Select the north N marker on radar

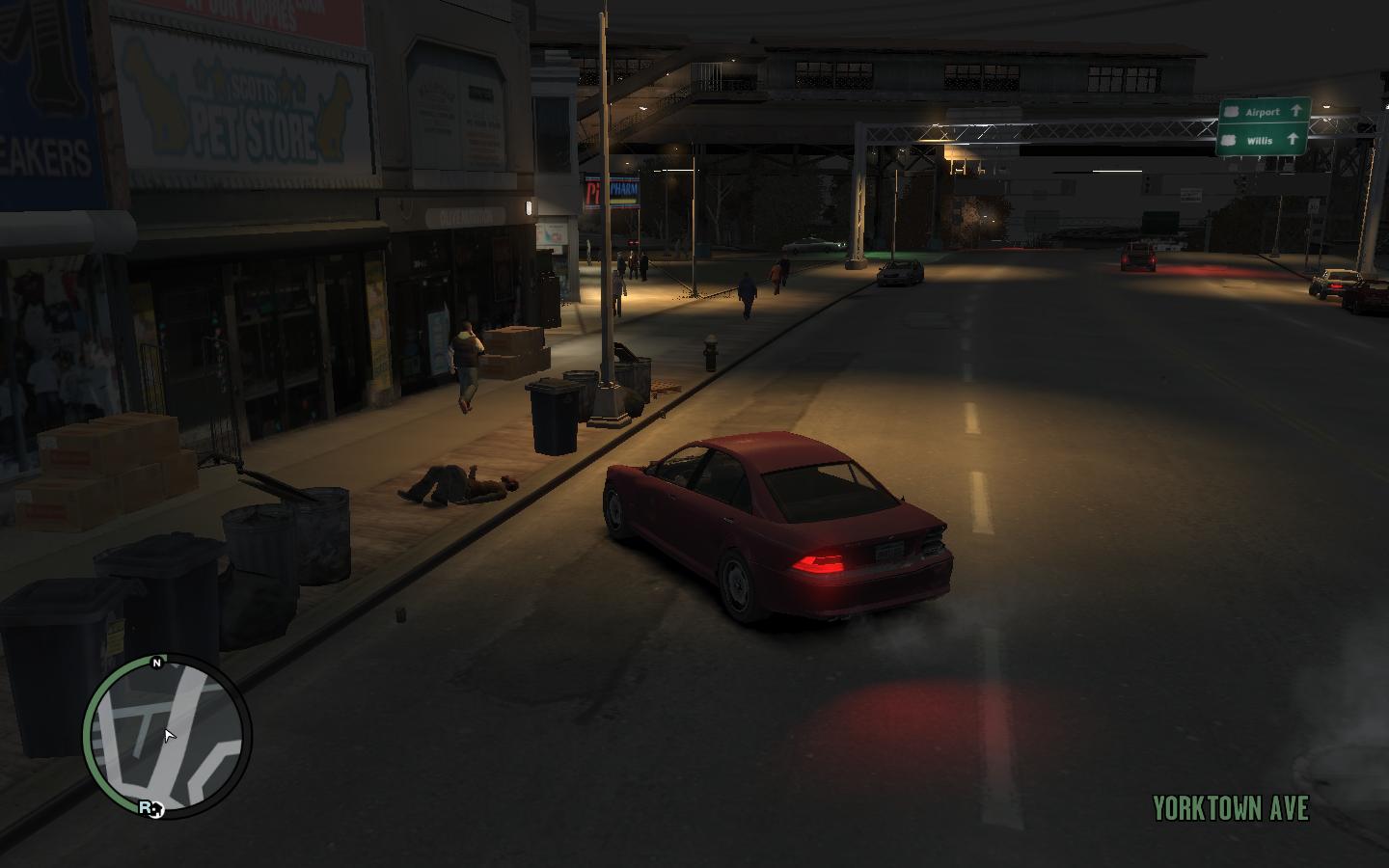pos(157,663)
